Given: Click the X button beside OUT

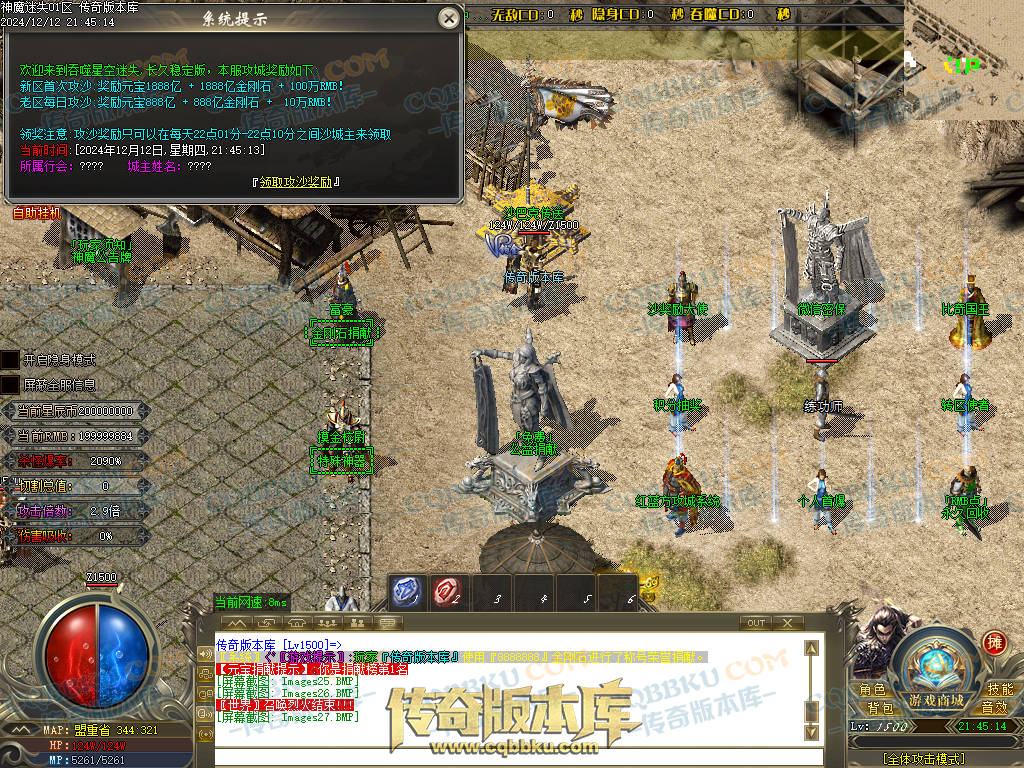Looking at the screenshot, I should [788, 623].
